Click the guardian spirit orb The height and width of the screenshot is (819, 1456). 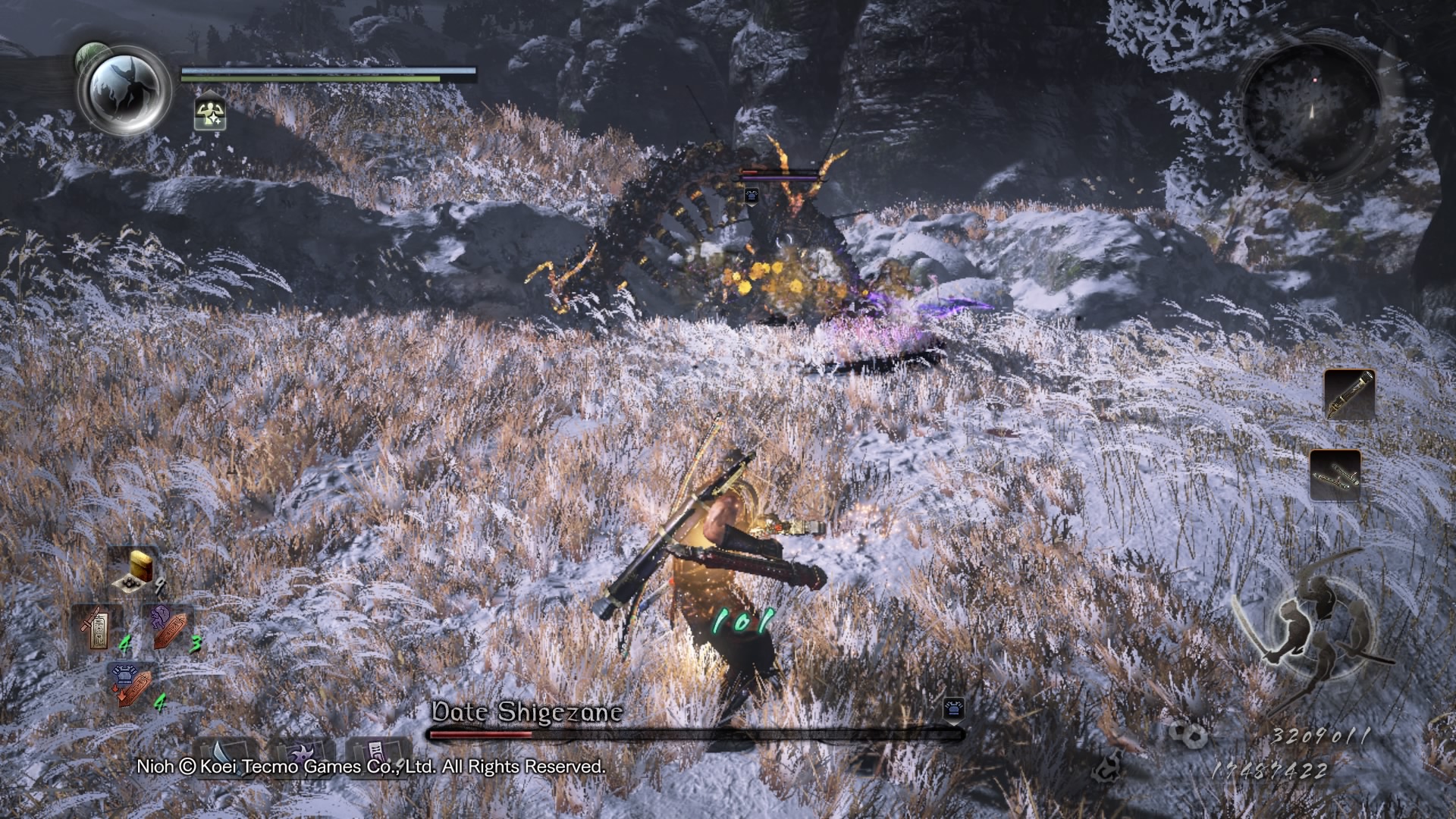click(x=124, y=89)
